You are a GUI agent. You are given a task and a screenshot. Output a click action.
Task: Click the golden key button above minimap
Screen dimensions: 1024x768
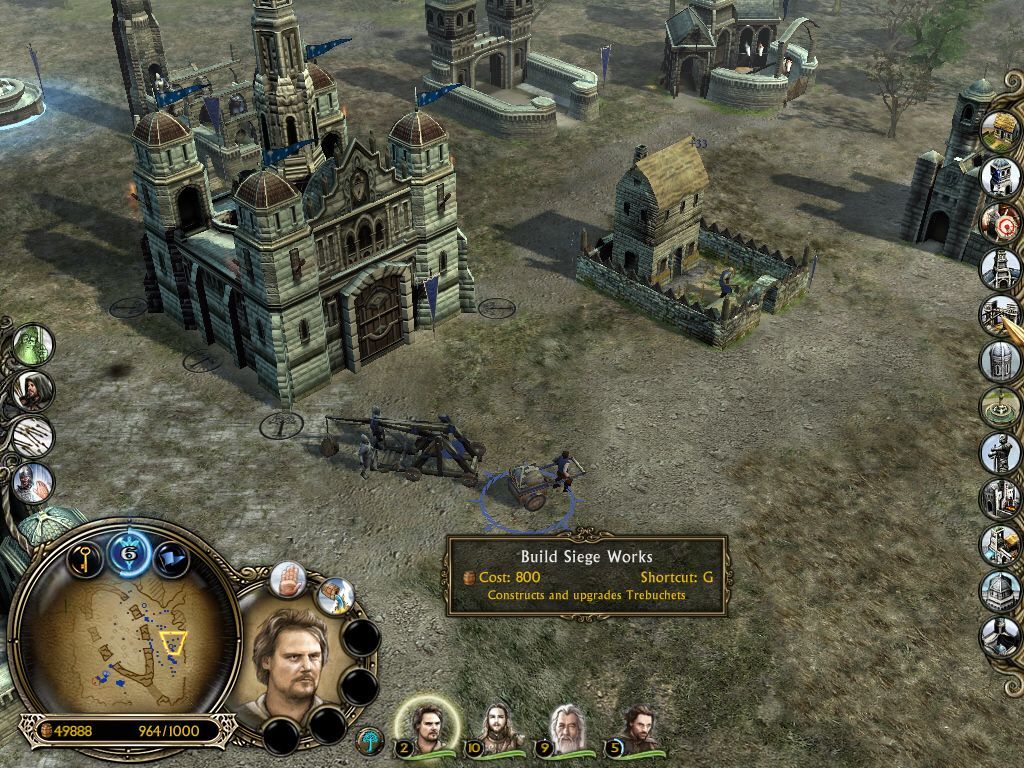coord(86,556)
